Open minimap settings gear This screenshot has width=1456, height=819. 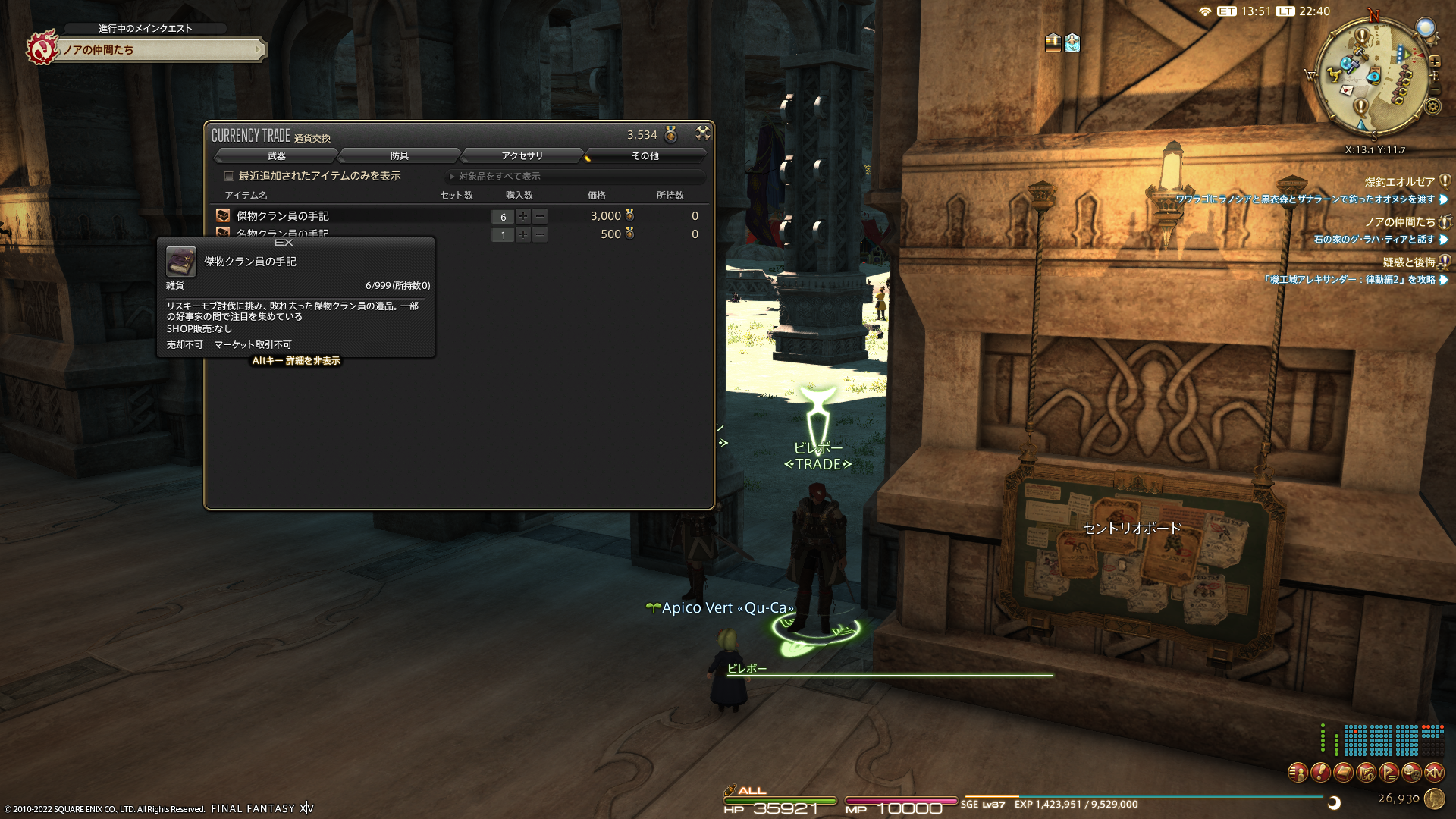1432,107
